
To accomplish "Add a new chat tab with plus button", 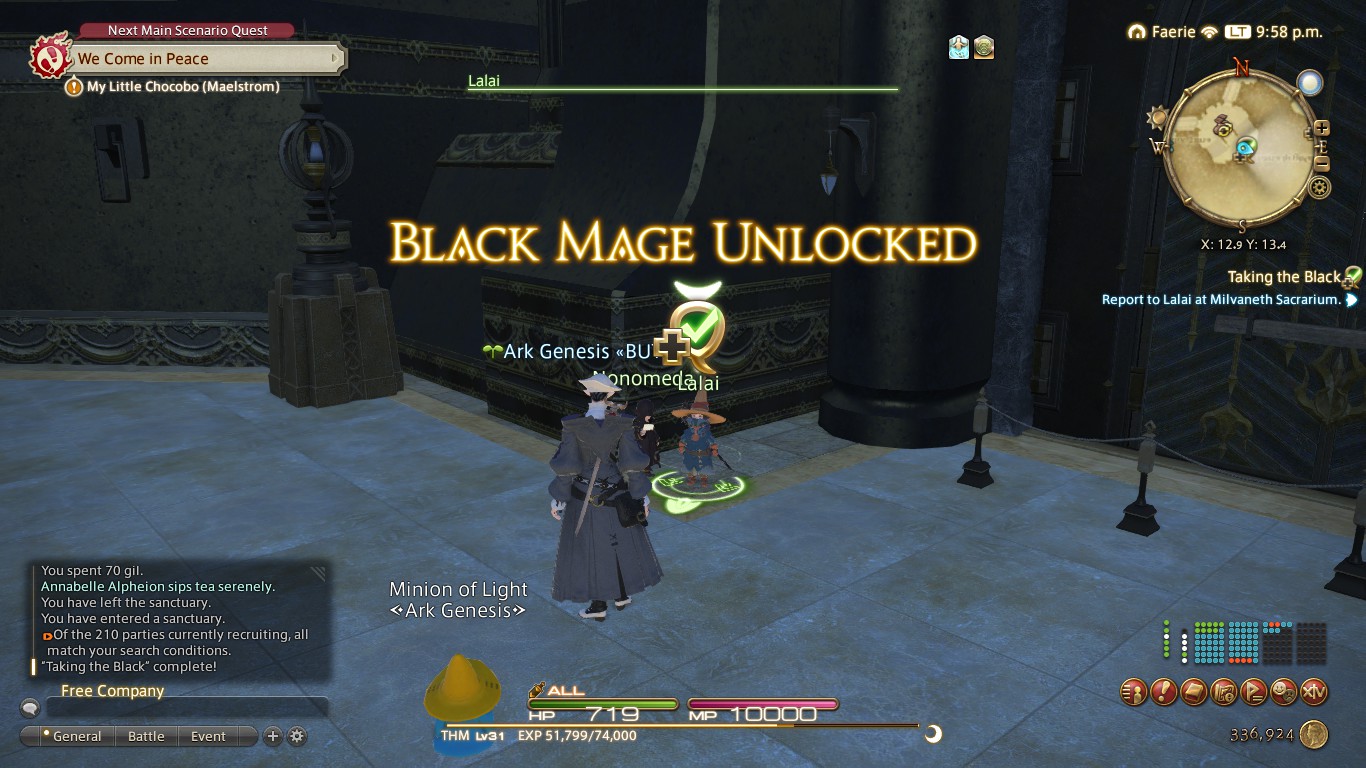I will (272, 736).
